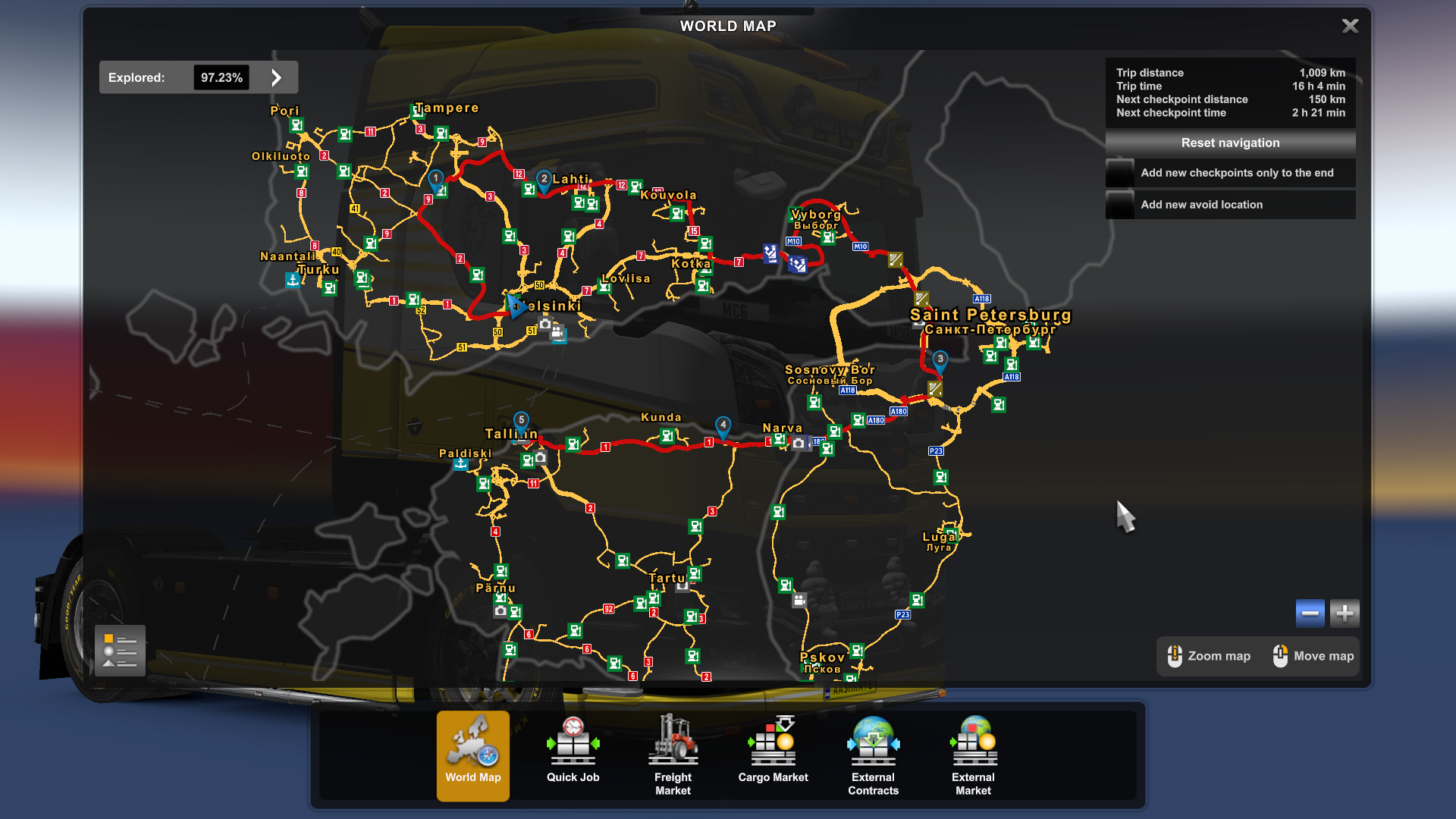Toggle Zoom map mode
Viewport: 1456px width, 819px height.
click(x=1209, y=656)
